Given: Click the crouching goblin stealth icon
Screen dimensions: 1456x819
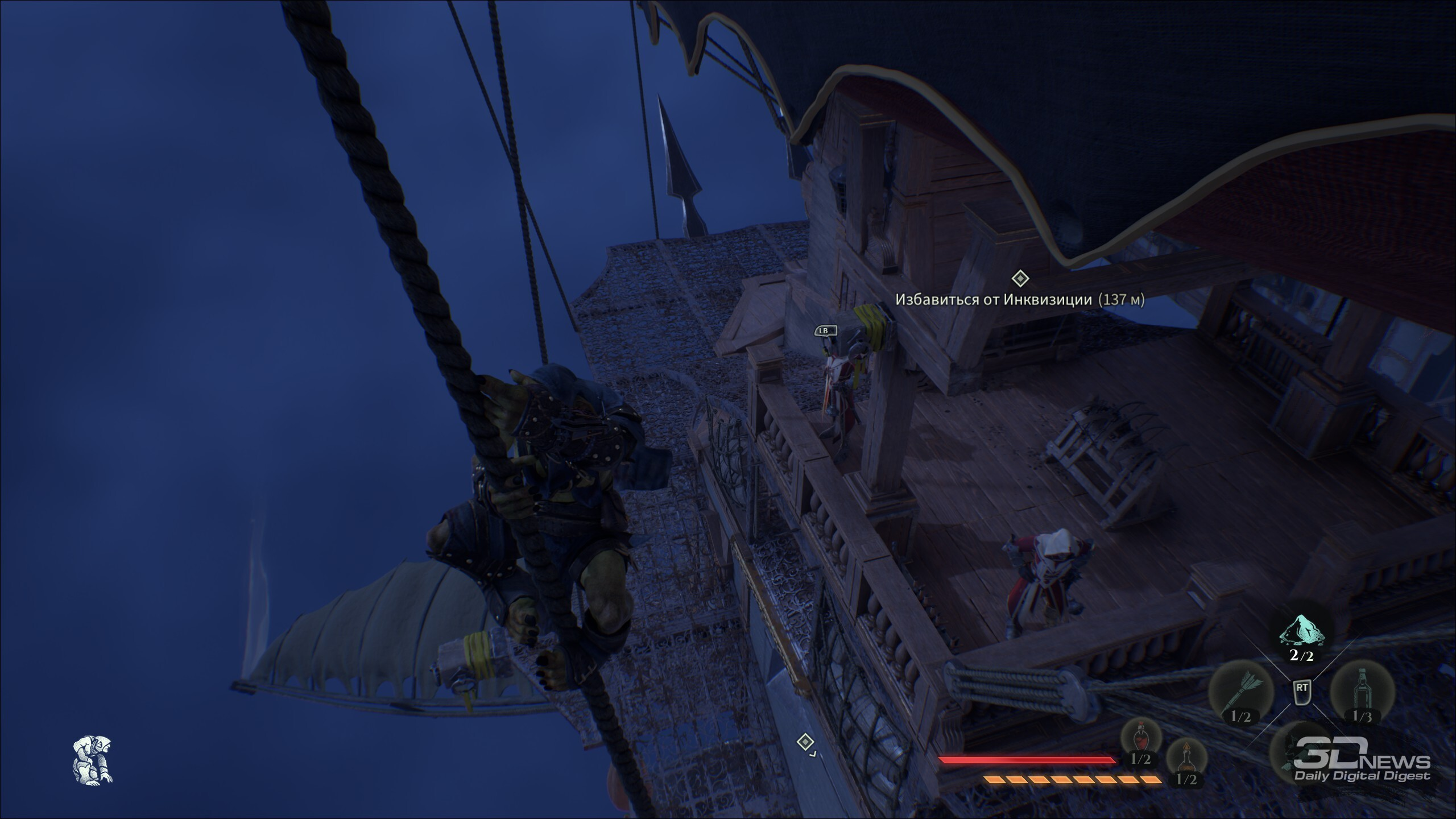Looking at the screenshot, I should pos(93,759).
